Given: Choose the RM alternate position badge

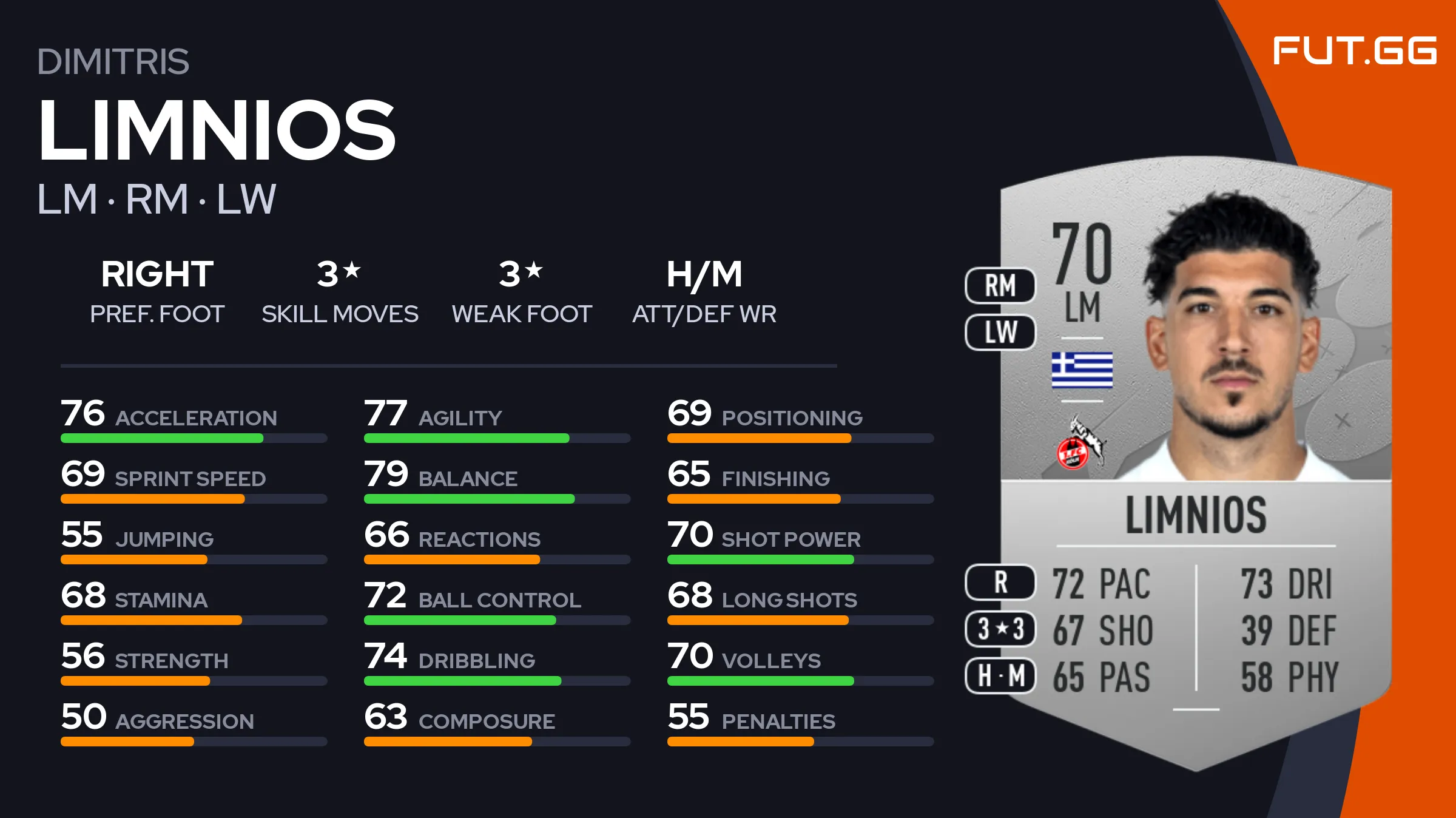Looking at the screenshot, I should (1000, 285).
